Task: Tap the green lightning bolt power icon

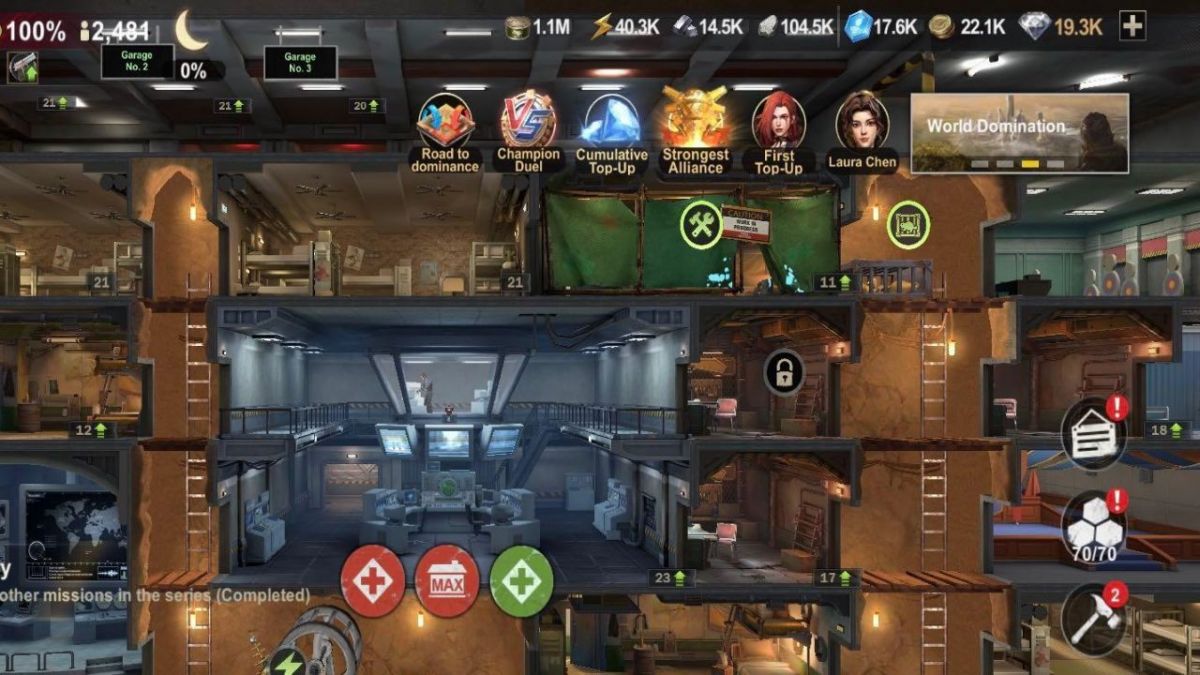Action: [x=287, y=661]
